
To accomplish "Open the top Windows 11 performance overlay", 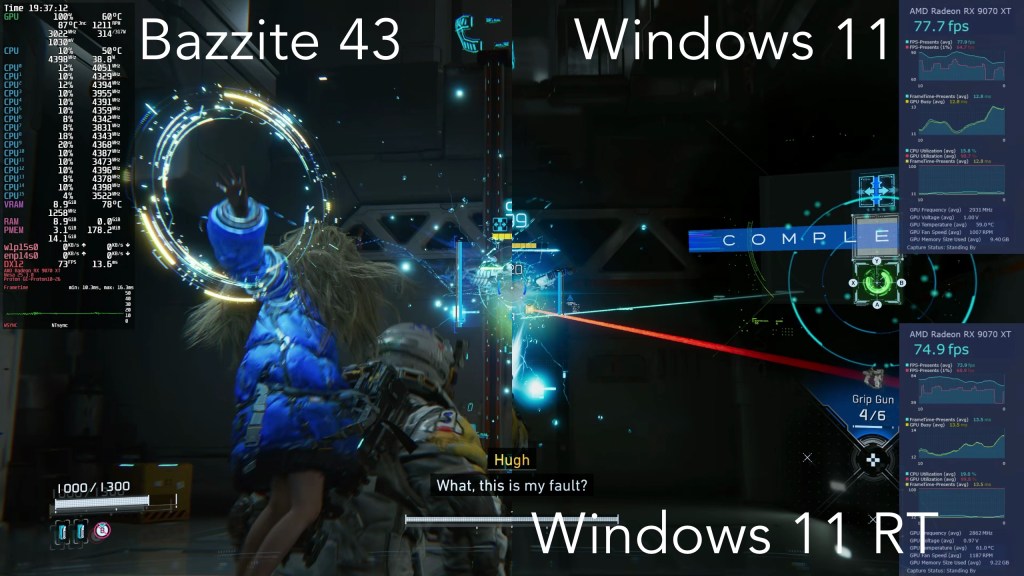I will 960,126.
